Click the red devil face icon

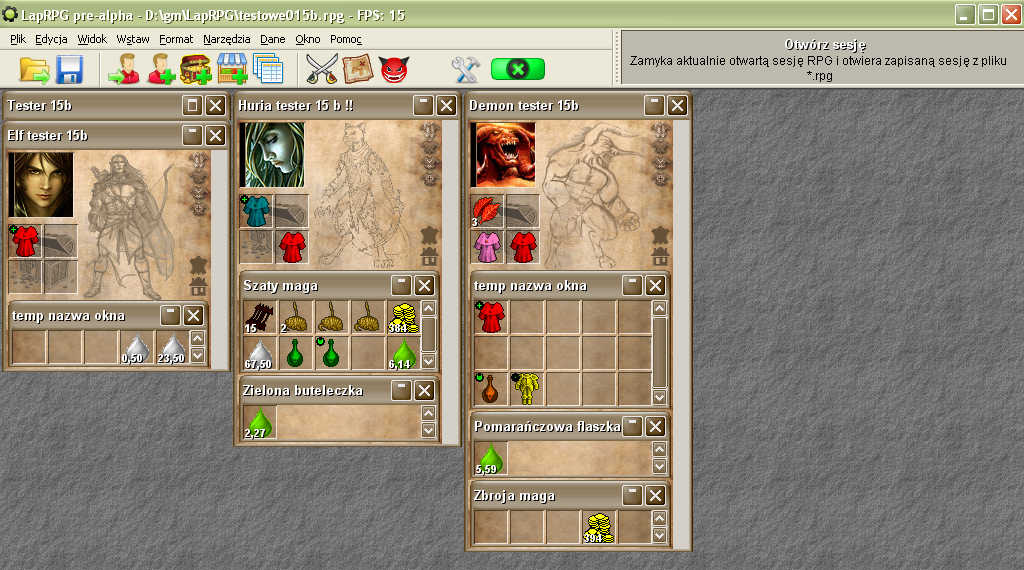[x=394, y=69]
